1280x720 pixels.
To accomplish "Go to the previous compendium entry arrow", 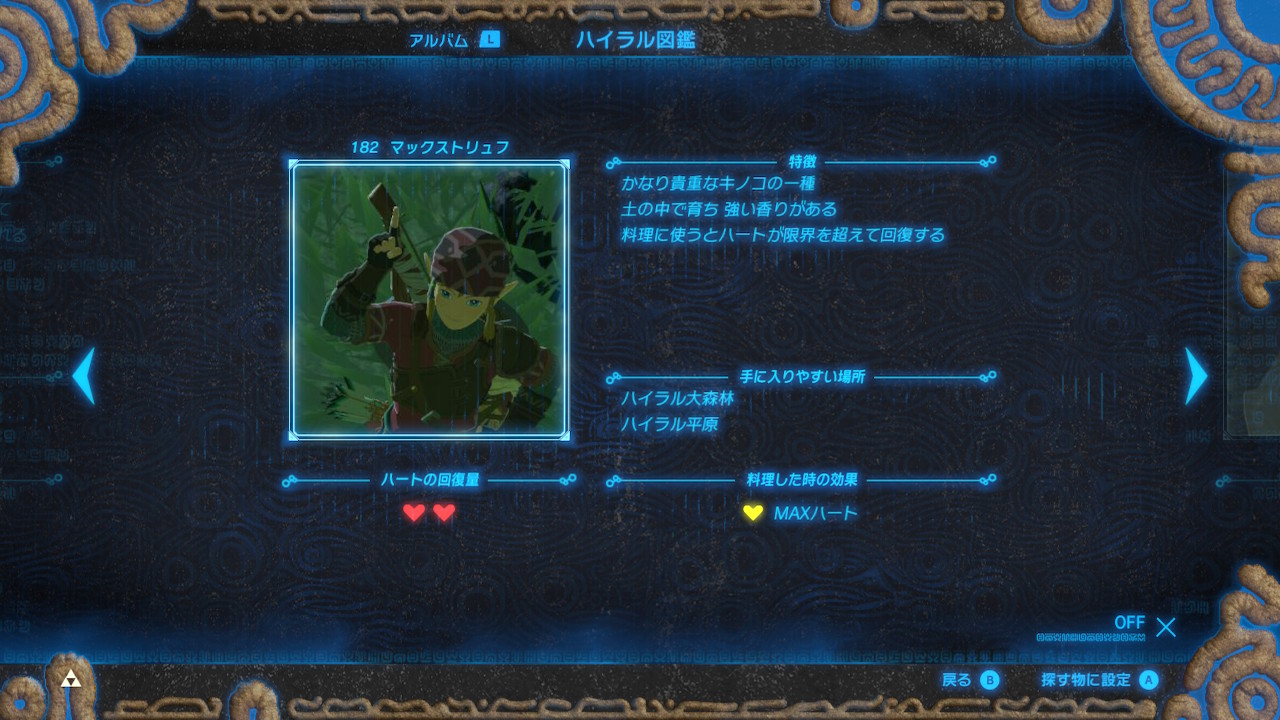I will coord(84,376).
